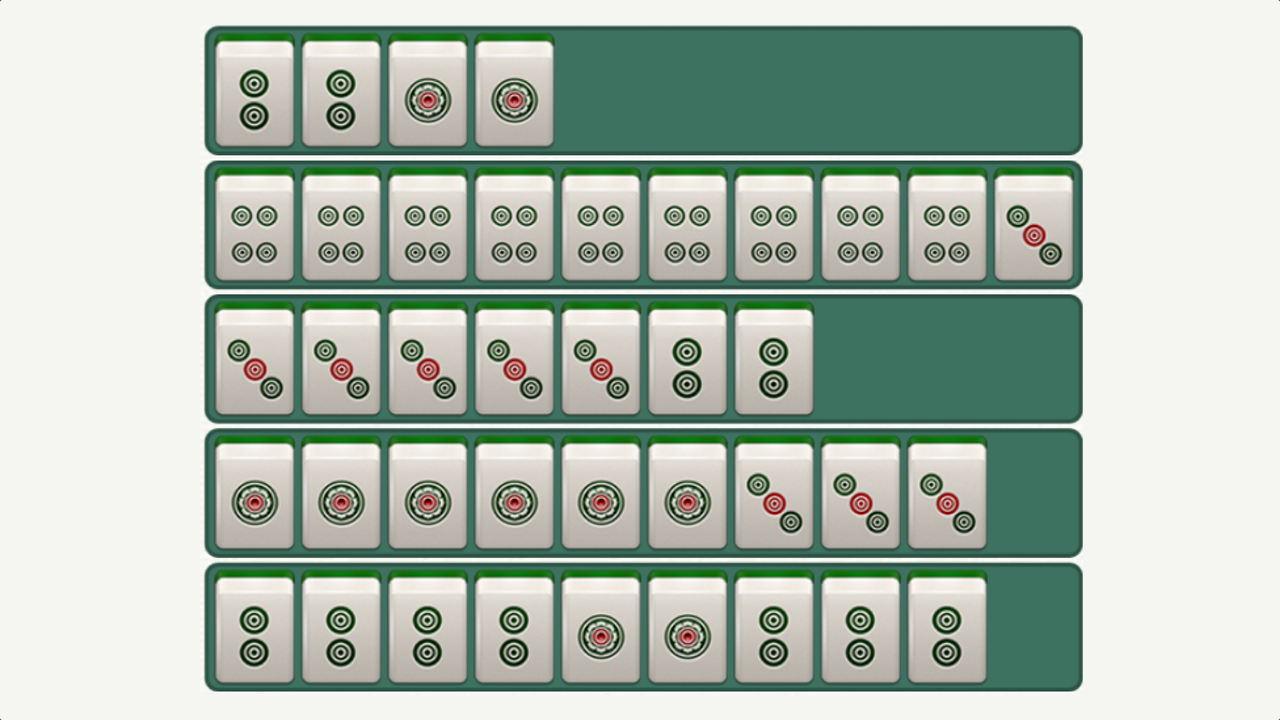Click the ninth four-circle tile in row two
The width and height of the screenshot is (1280, 720).
click(x=948, y=225)
